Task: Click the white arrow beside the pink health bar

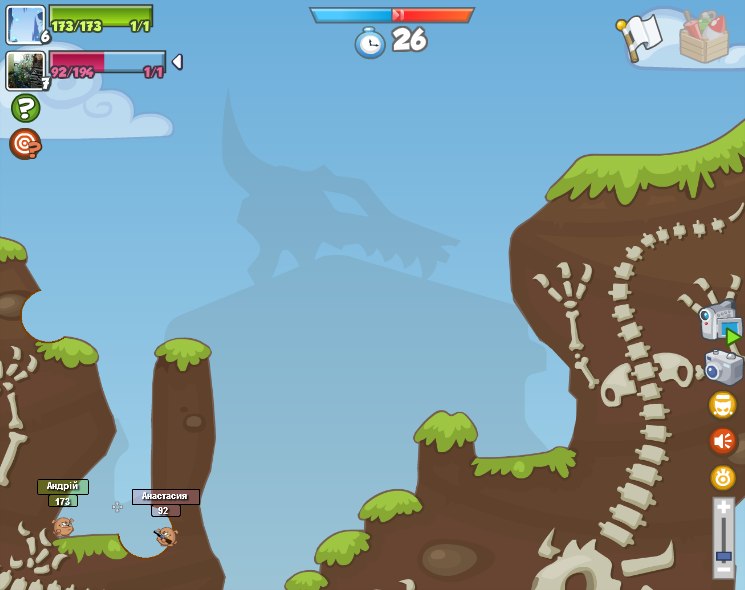Action: tap(177, 62)
